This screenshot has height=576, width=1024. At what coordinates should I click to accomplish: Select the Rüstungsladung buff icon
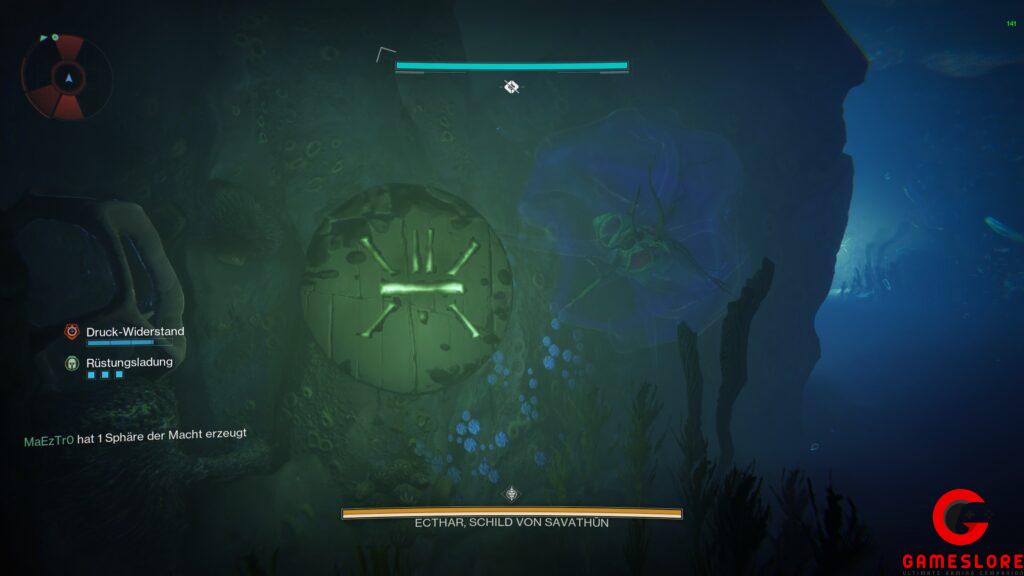[x=72, y=363]
